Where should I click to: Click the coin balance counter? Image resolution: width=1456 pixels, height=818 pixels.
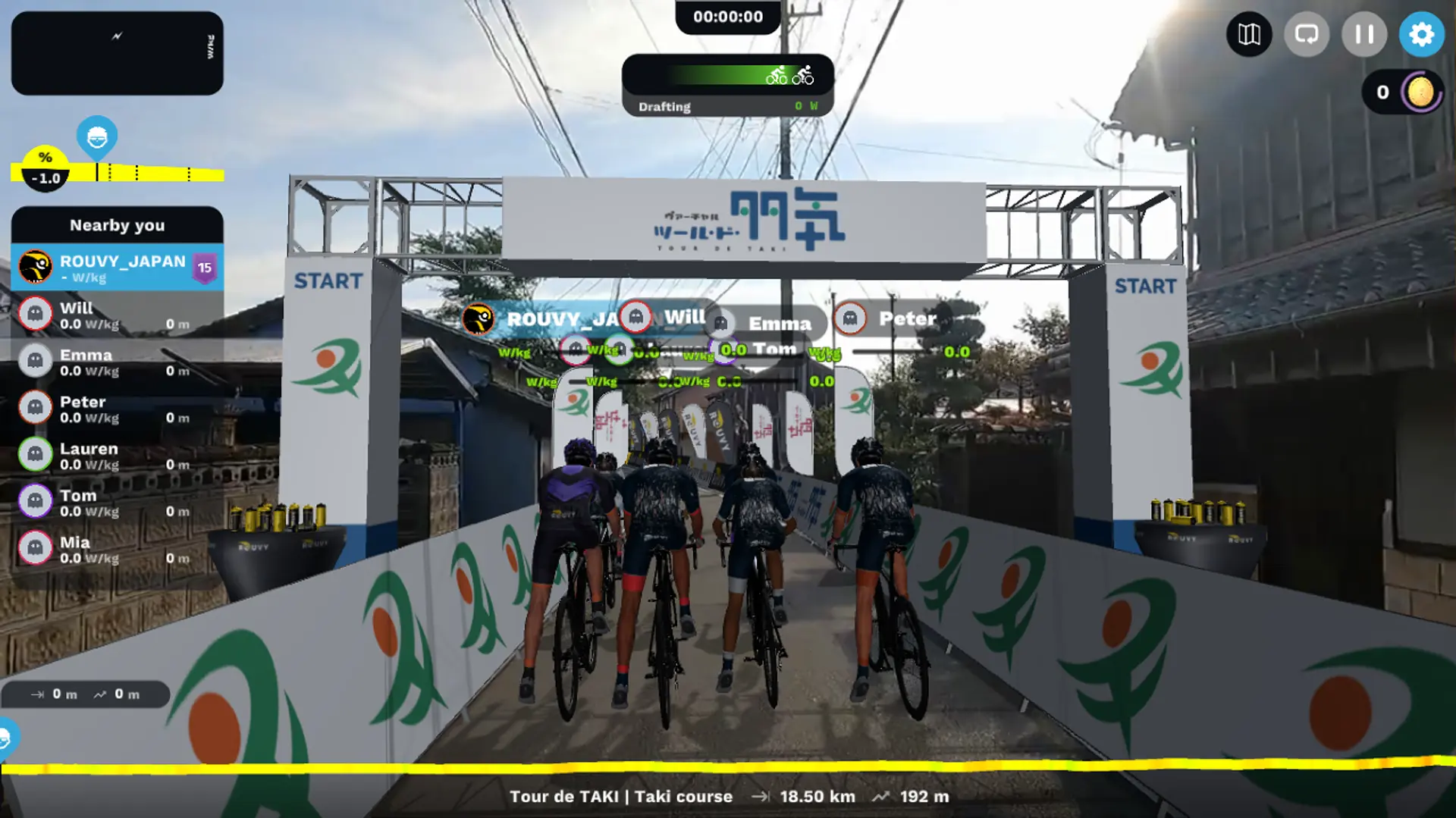1403,92
